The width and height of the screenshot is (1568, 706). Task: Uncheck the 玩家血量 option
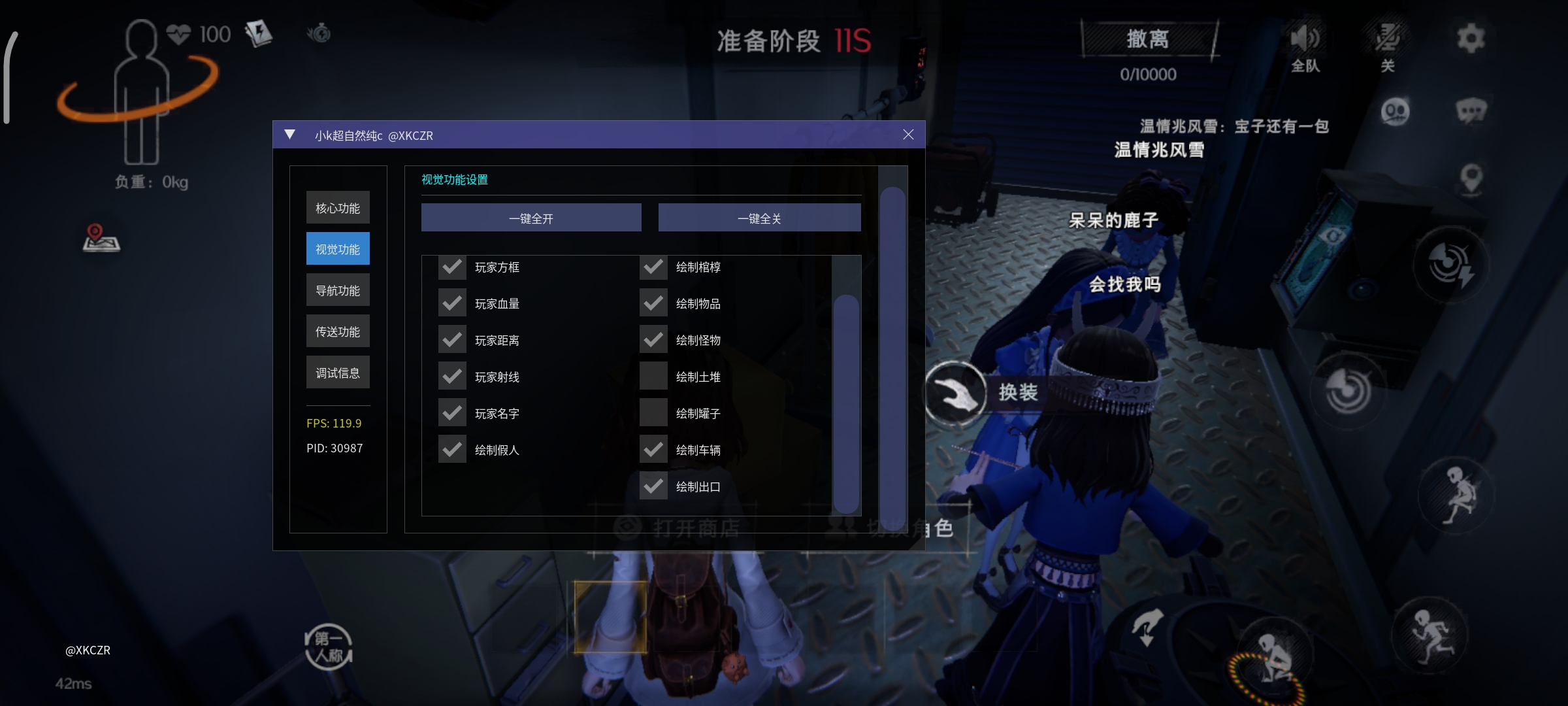452,304
